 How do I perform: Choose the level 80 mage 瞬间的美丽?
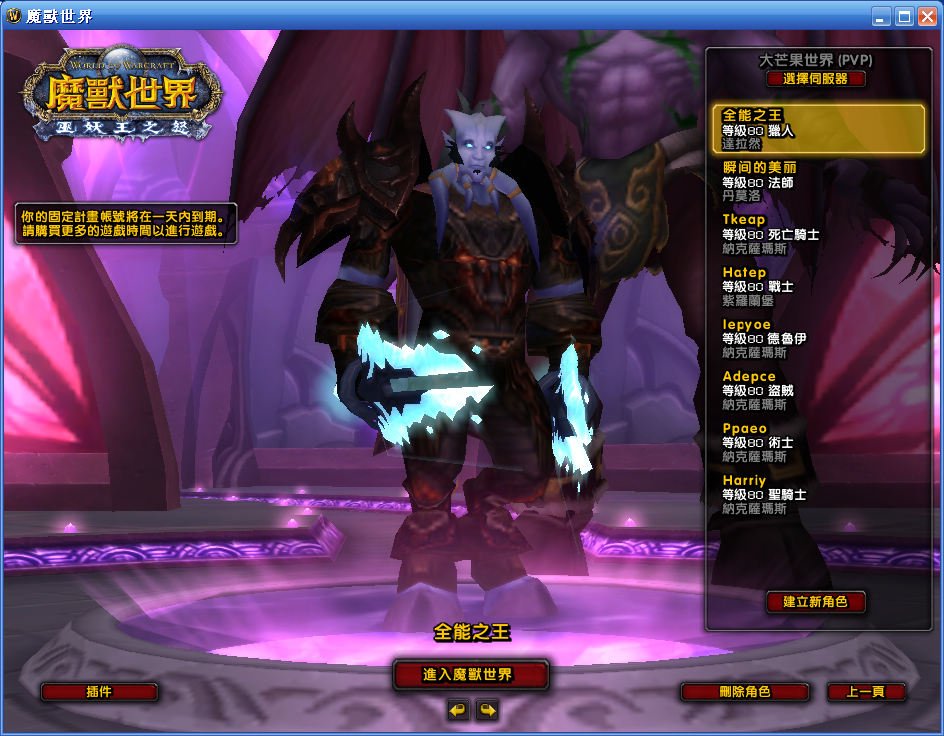tap(817, 181)
